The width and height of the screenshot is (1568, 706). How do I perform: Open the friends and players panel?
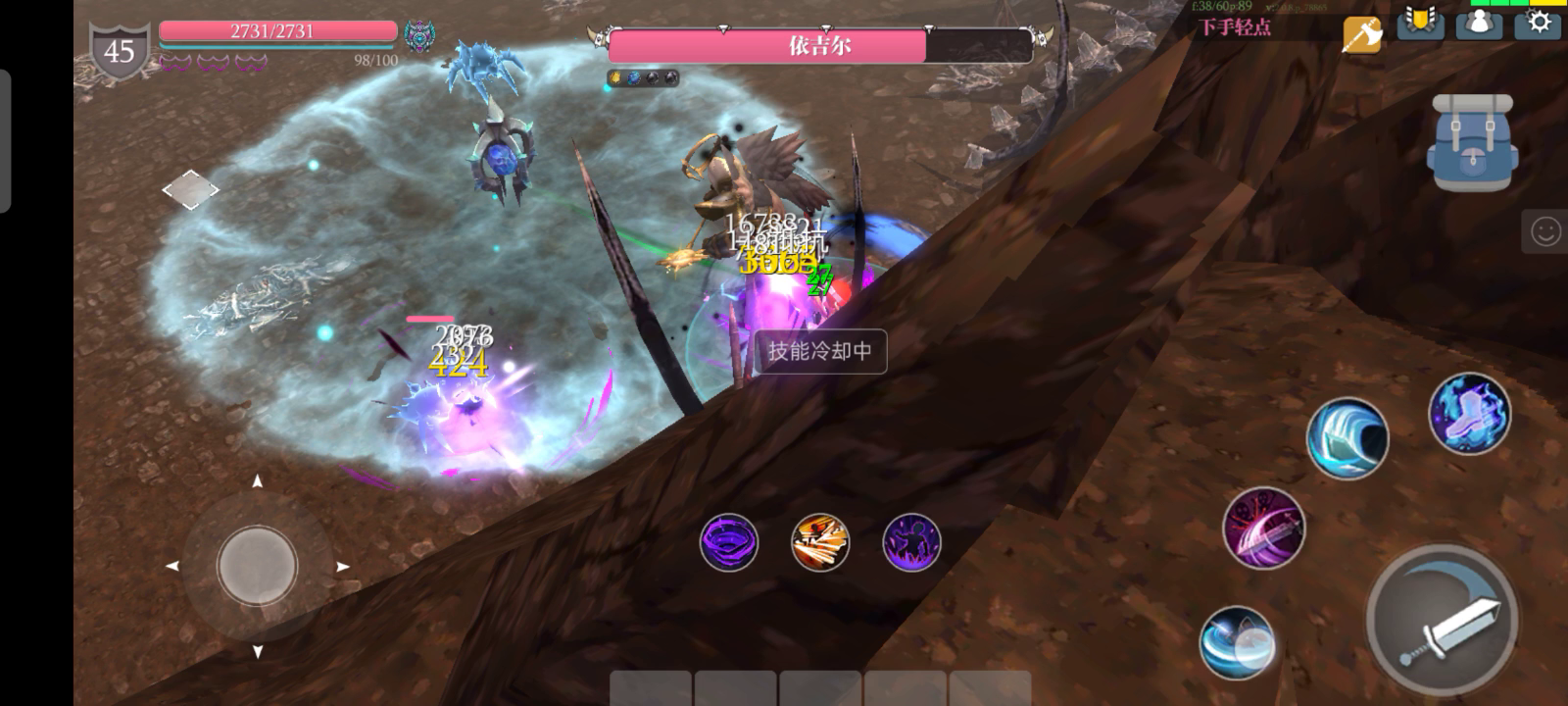(1479, 23)
